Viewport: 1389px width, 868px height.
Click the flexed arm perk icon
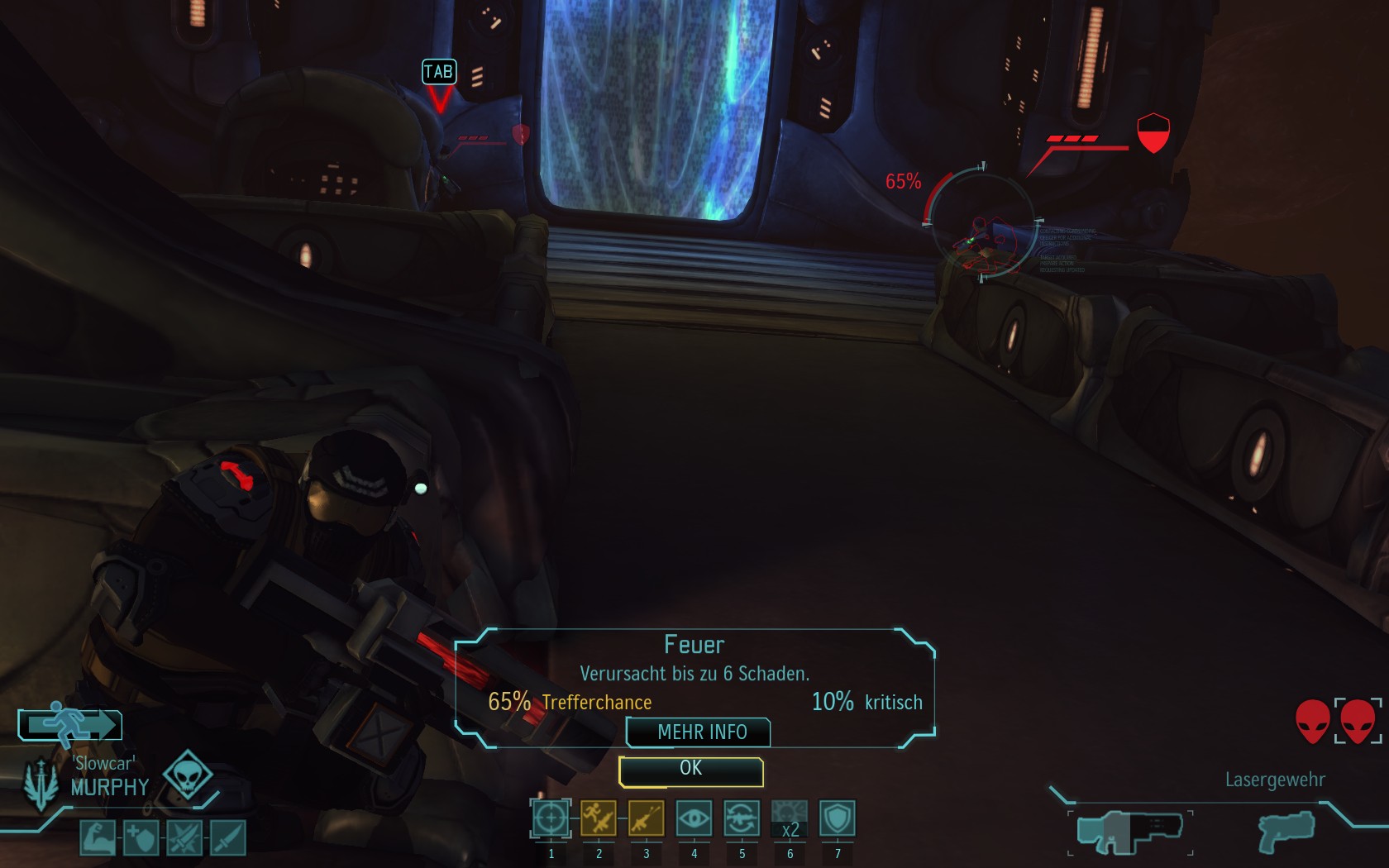[98, 838]
